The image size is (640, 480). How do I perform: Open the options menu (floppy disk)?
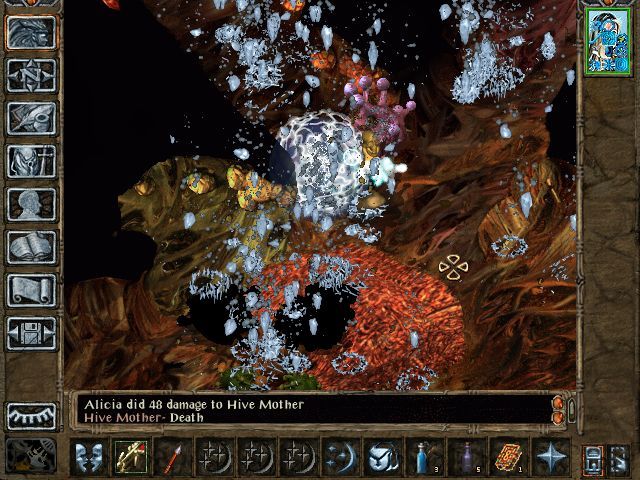31,333
